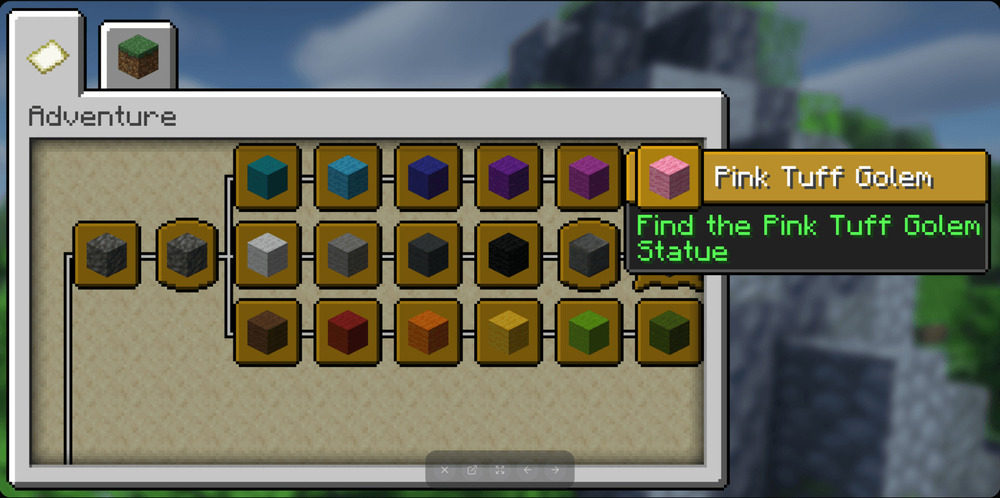1000x498 pixels.
Task: Switch to the grass block advancement tab
Action: (139, 56)
